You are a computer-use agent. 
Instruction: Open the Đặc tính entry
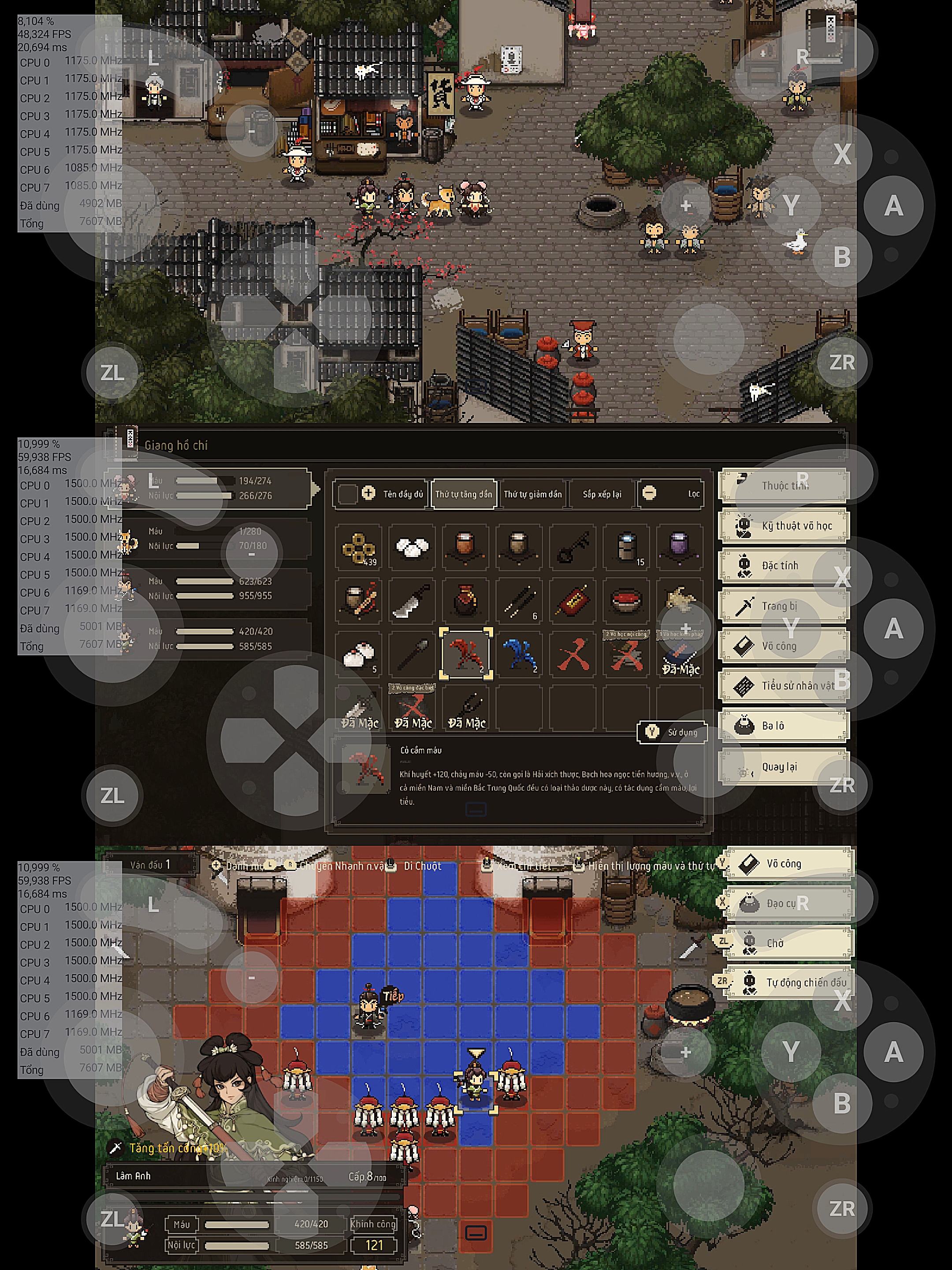784,565
